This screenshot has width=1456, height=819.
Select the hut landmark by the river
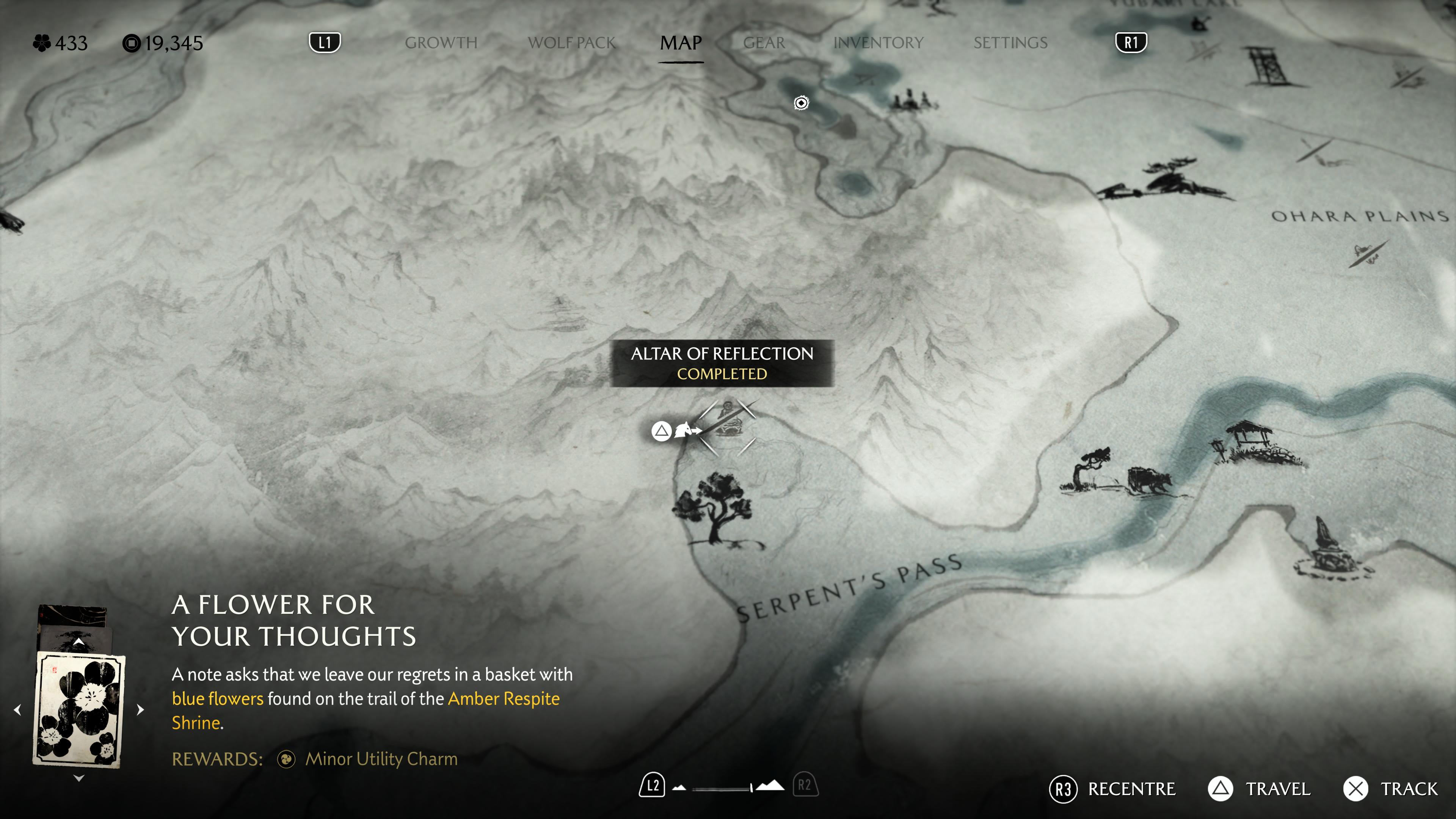[x=1250, y=441]
